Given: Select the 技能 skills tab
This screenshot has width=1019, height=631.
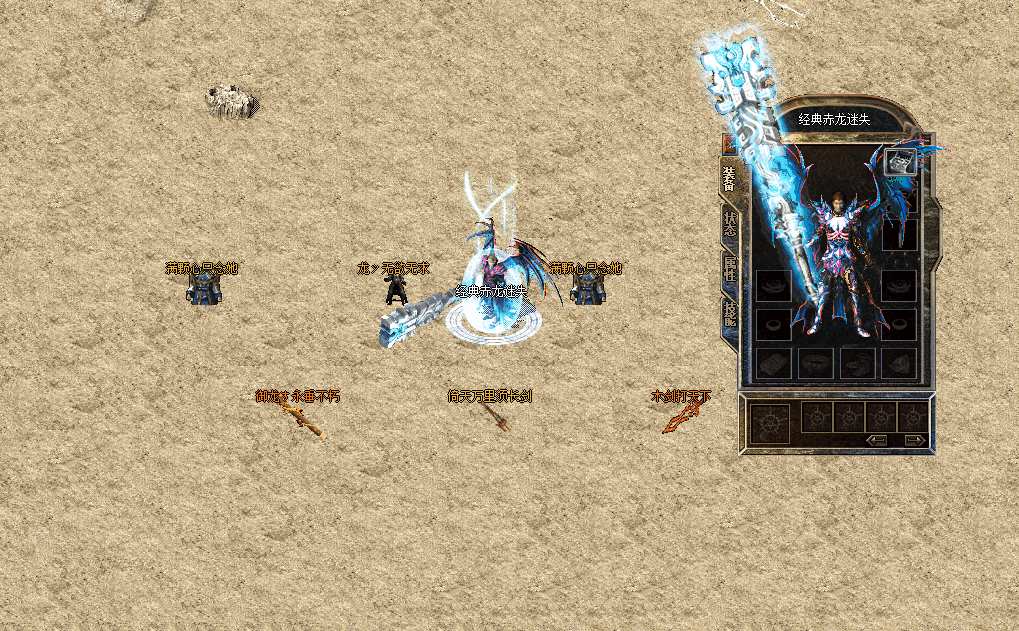Looking at the screenshot, I should click(x=729, y=315).
